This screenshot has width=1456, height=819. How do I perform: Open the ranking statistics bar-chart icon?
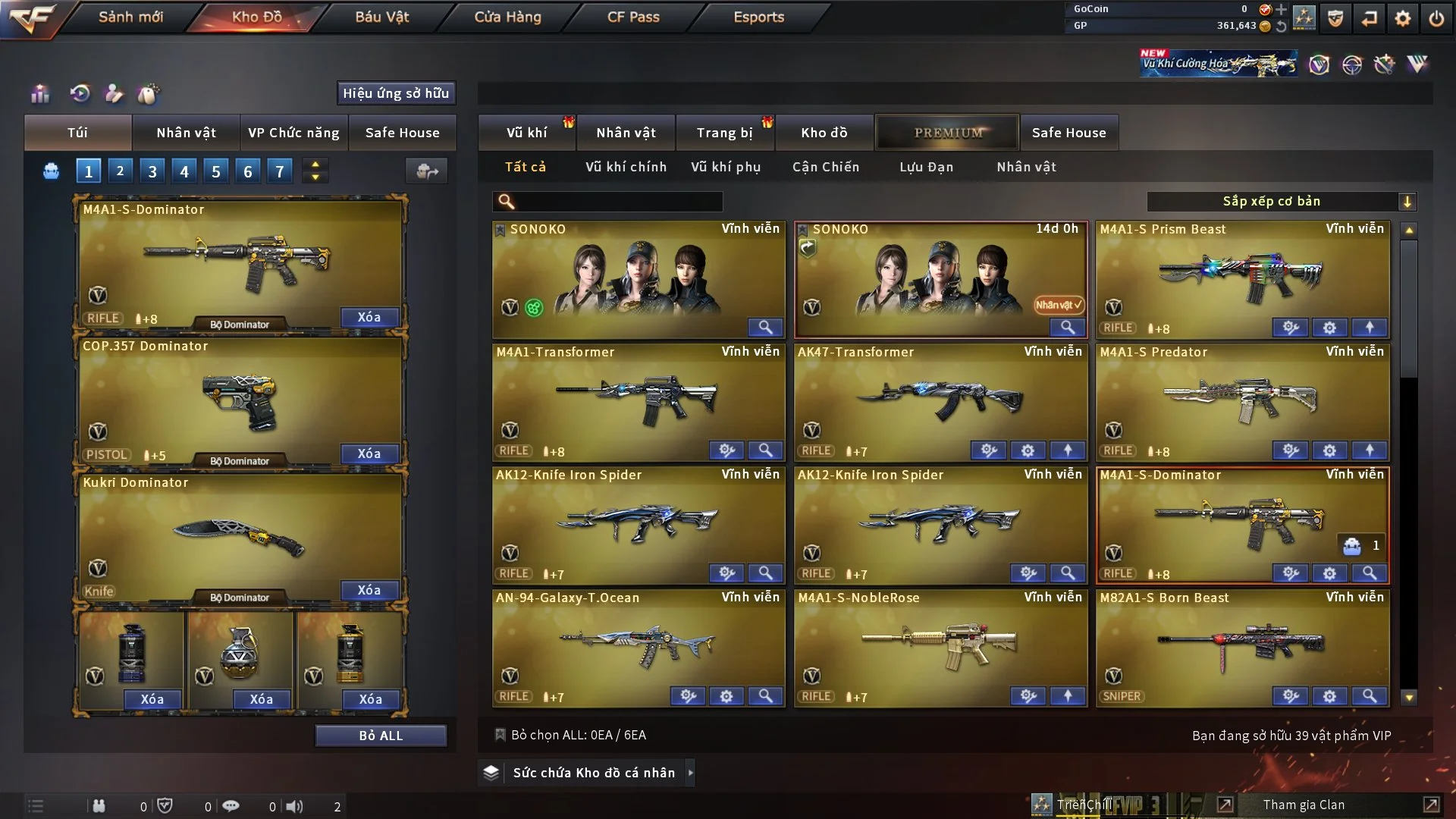pyautogui.click(x=39, y=93)
